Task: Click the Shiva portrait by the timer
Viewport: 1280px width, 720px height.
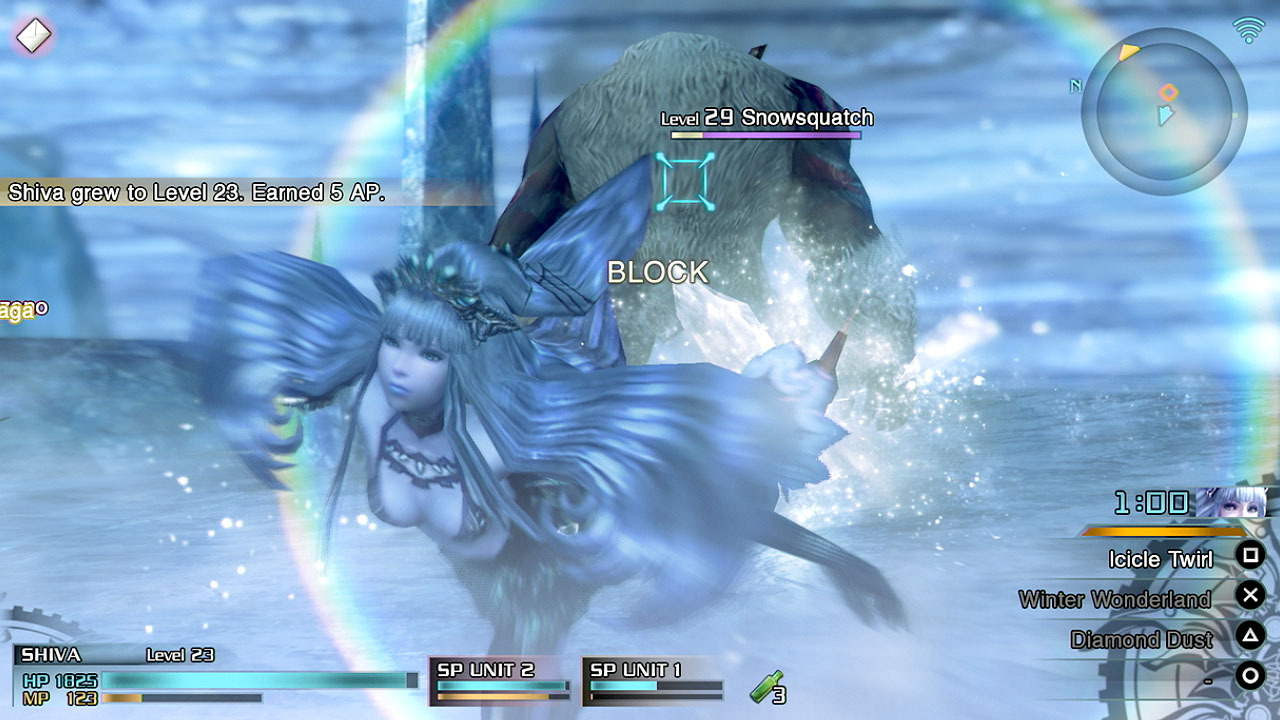Action: point(1231,503)
